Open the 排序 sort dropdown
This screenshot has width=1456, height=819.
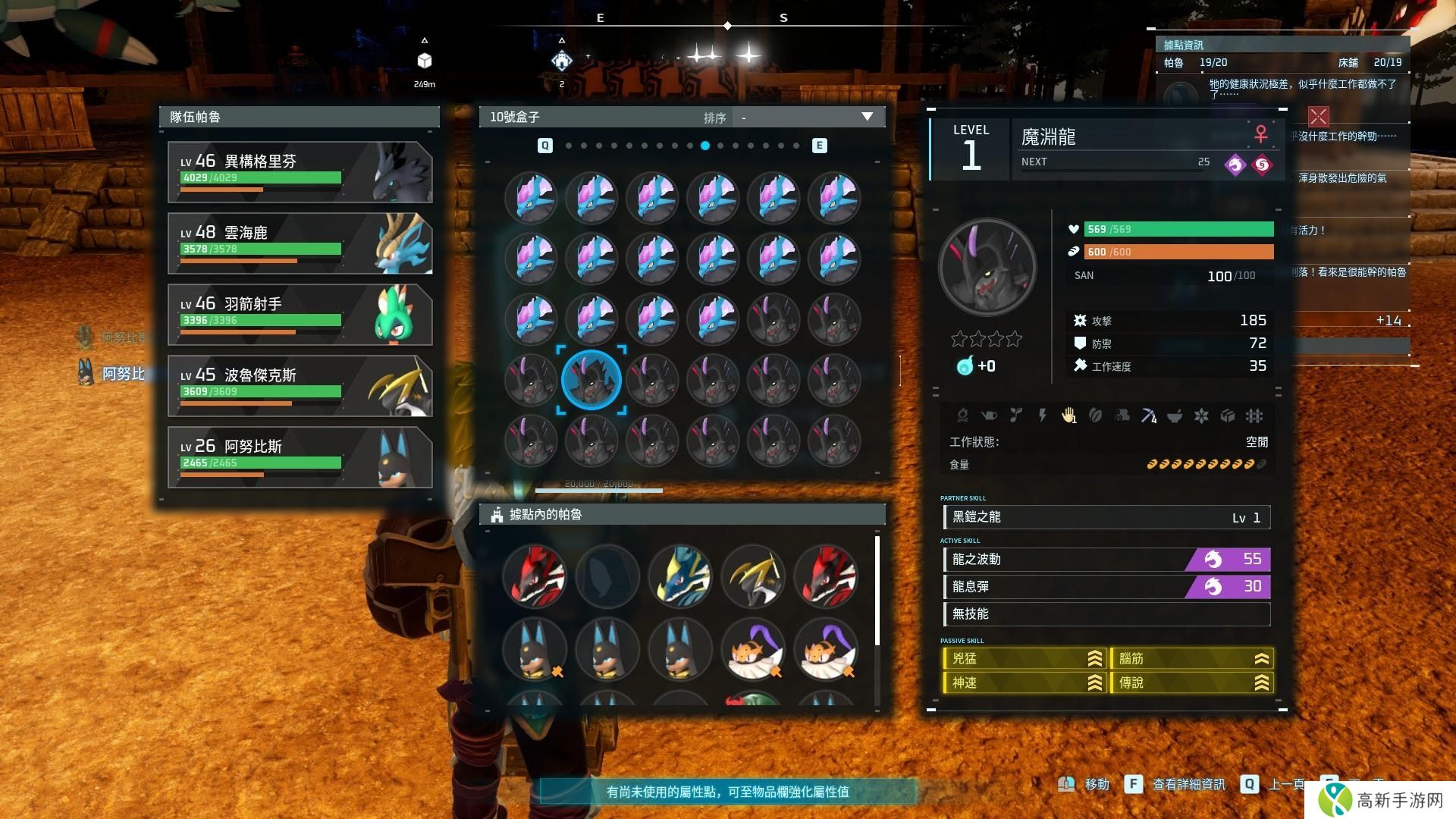[809, 118]
